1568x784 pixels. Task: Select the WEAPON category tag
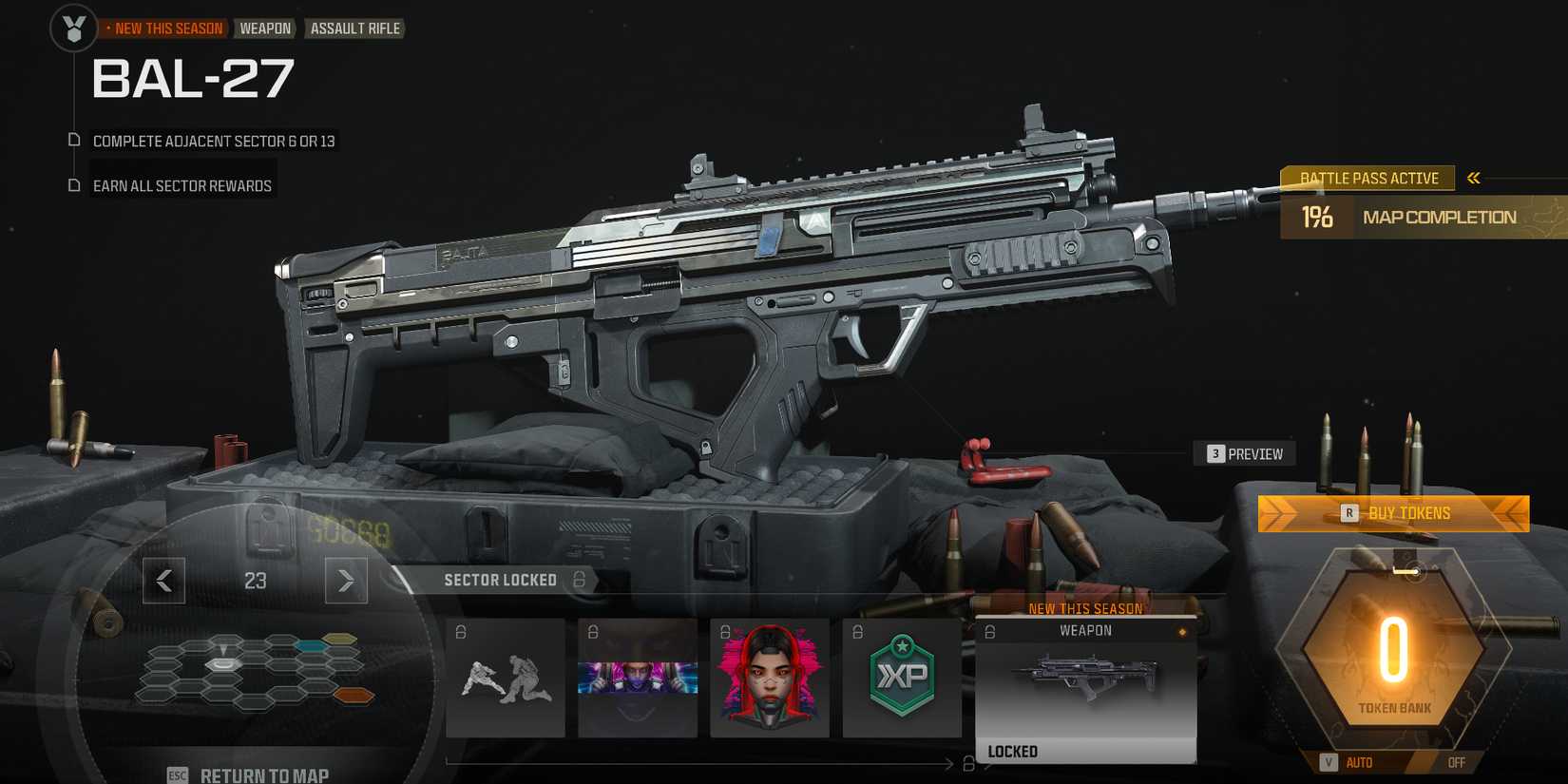pyautogui.click(x=265, y=28)
